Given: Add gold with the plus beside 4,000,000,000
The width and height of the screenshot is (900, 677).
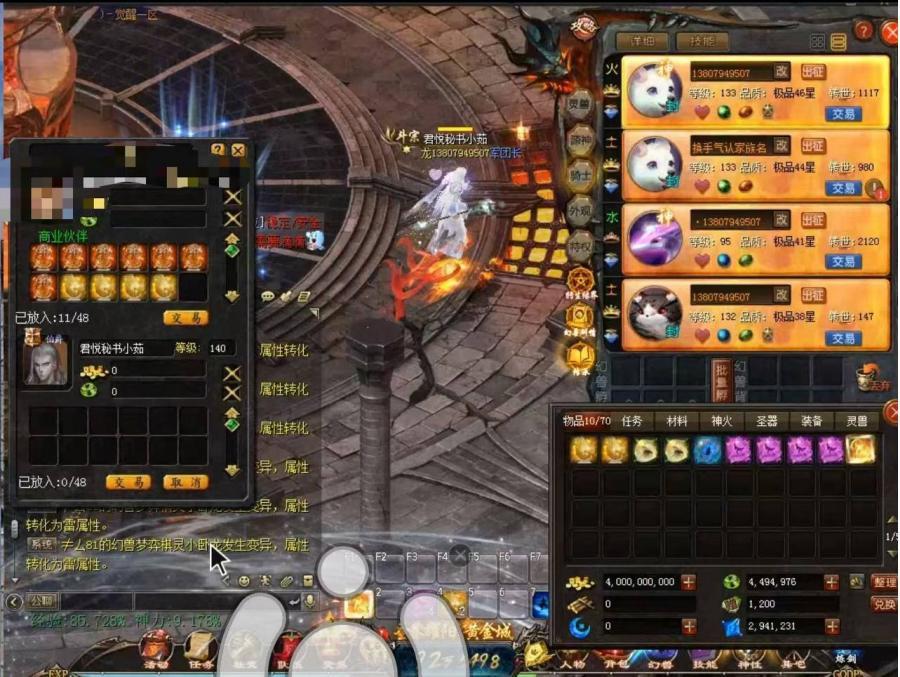Looking at the screenshot, I should click(x=689, y=582).
